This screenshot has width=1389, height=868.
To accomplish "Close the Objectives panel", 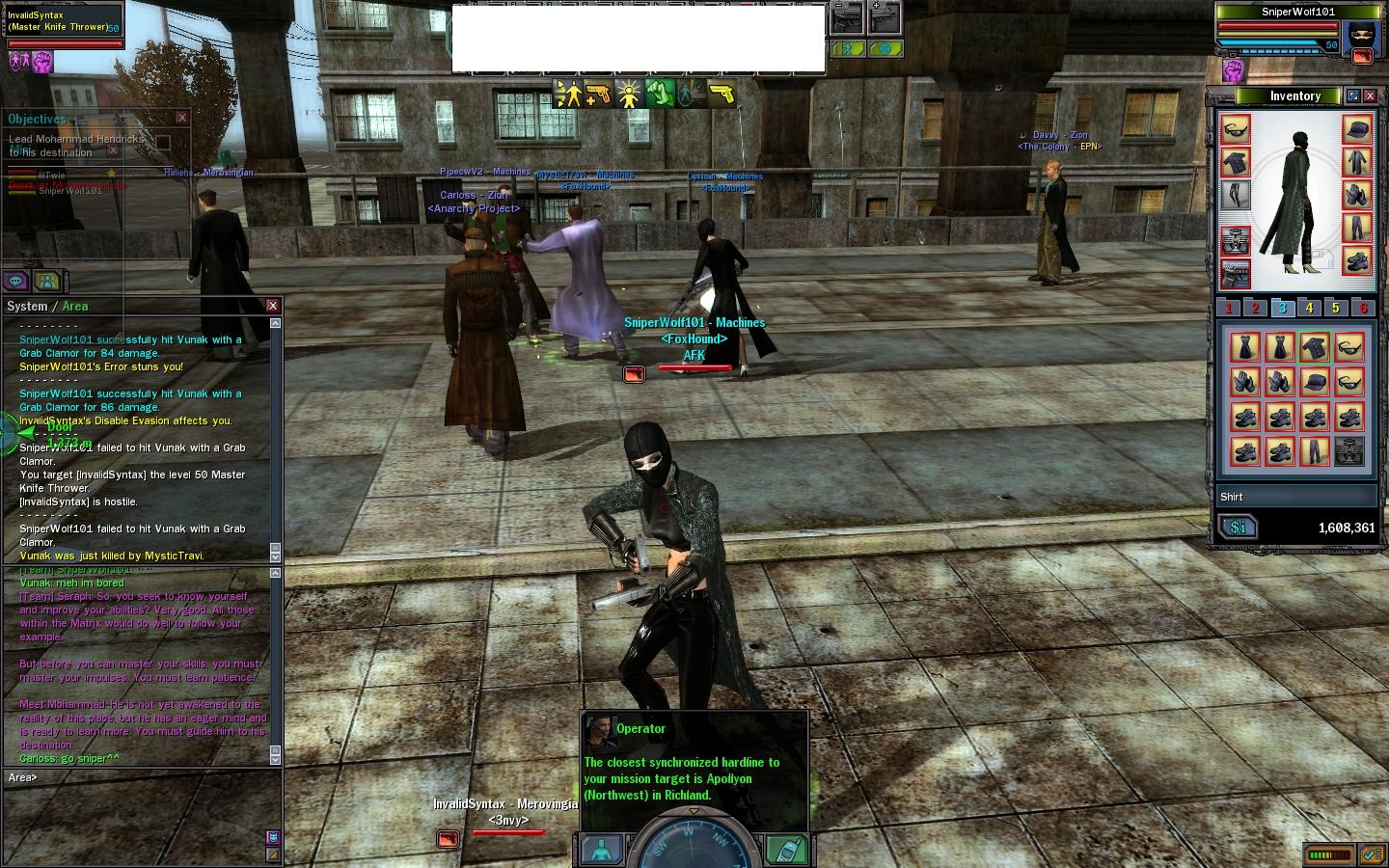I will [x=181, y=118].
